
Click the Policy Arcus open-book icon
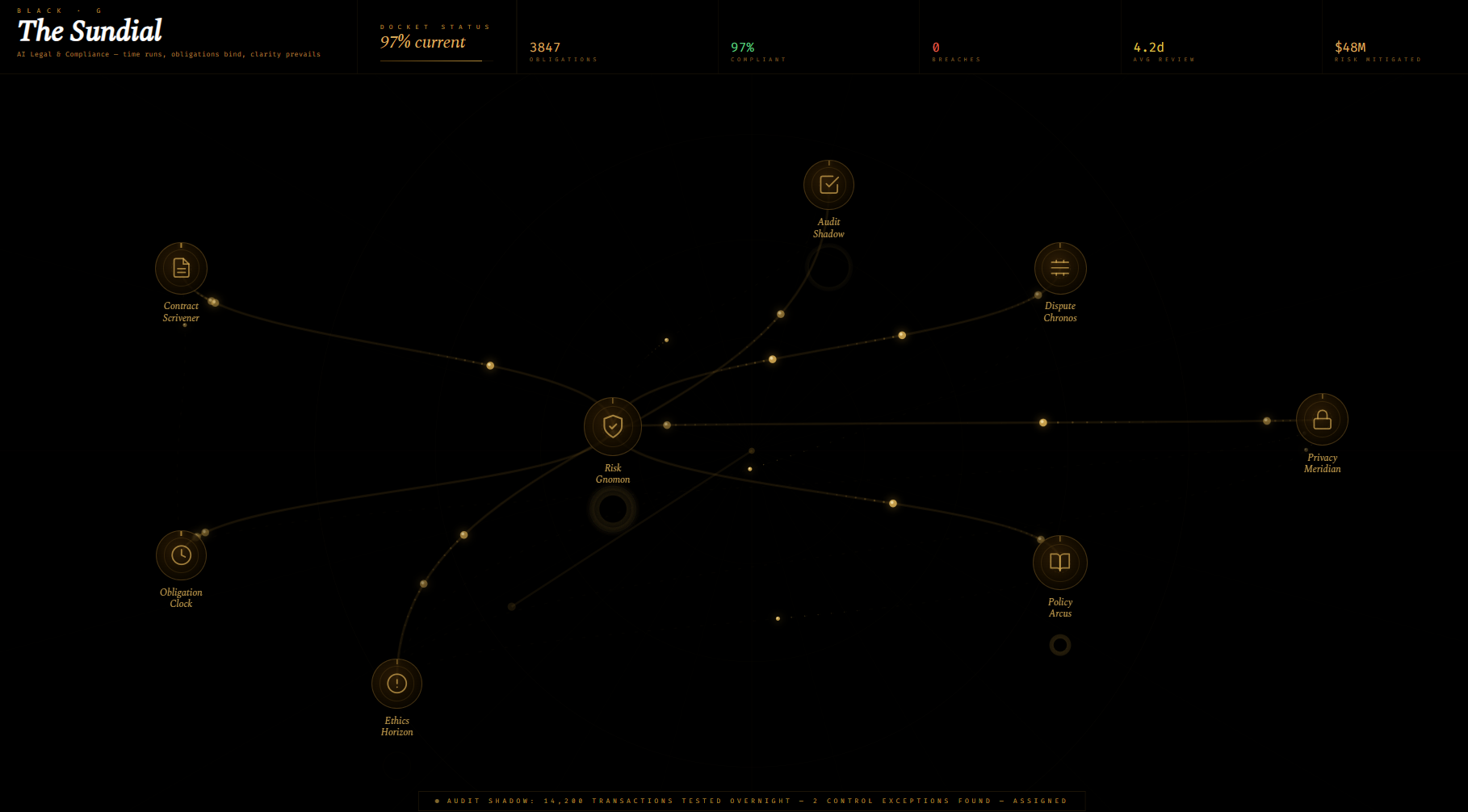(1060, 563)
